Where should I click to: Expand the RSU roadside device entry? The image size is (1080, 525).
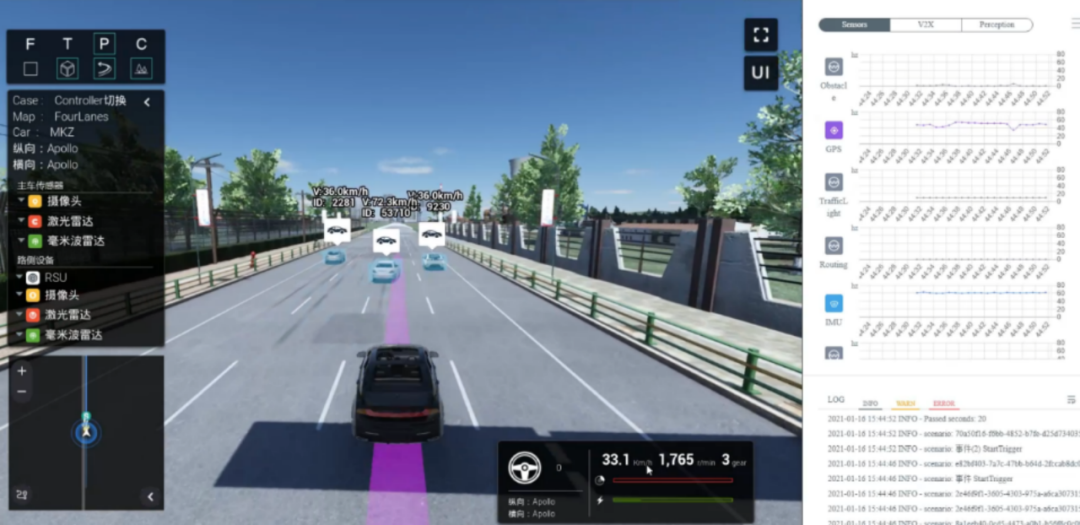pyautogui.click(x=20, y=277)
